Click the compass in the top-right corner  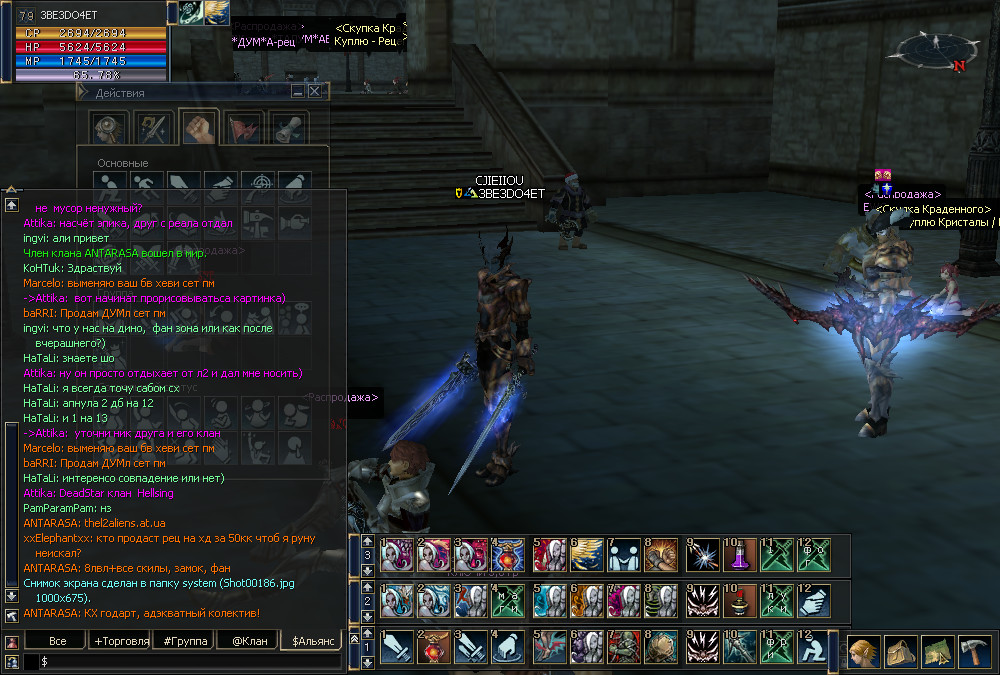(x=936, y=49)
